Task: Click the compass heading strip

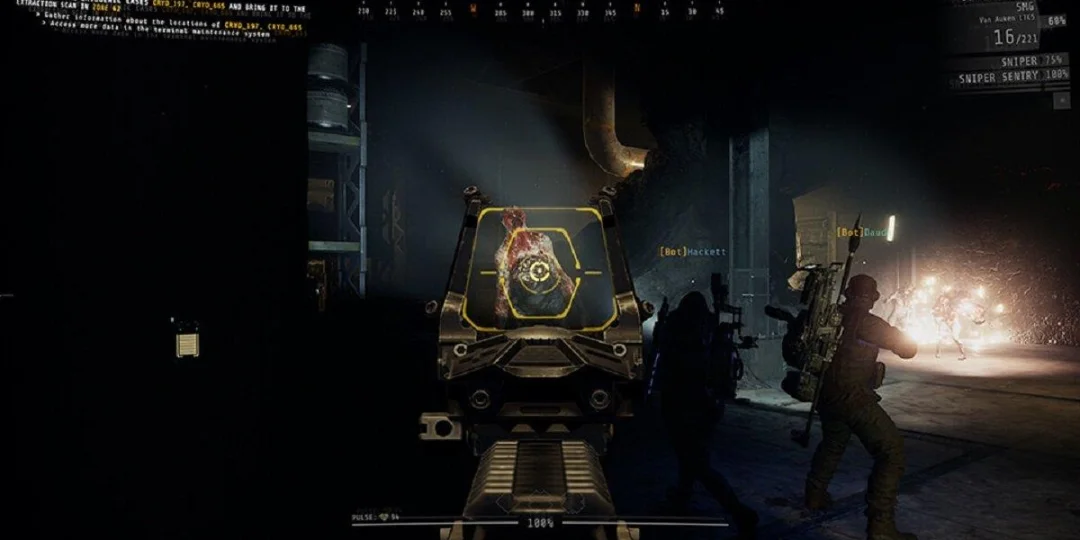Action: click(540, 11)
